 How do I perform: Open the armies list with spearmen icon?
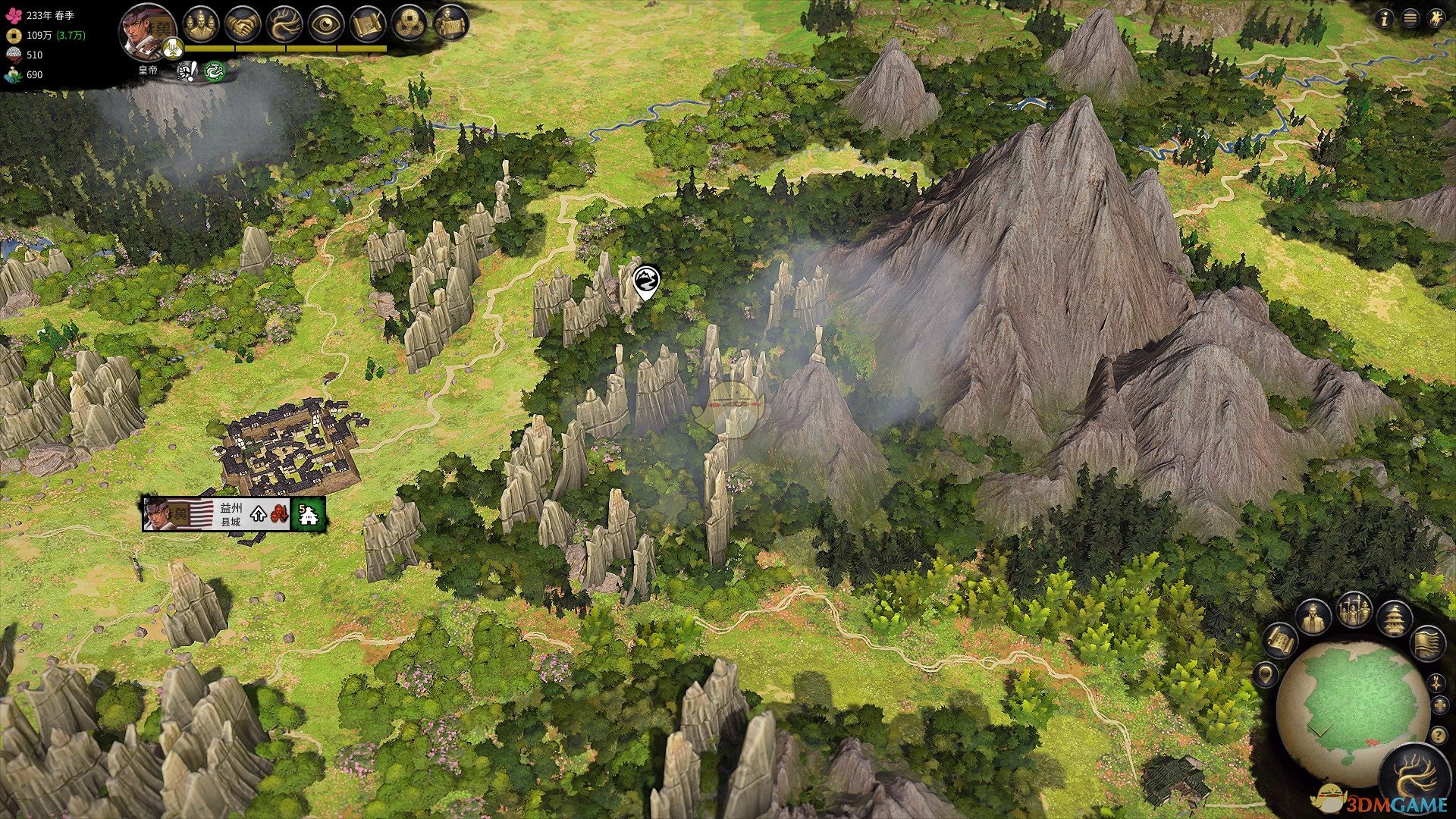tap(1354, 610)
